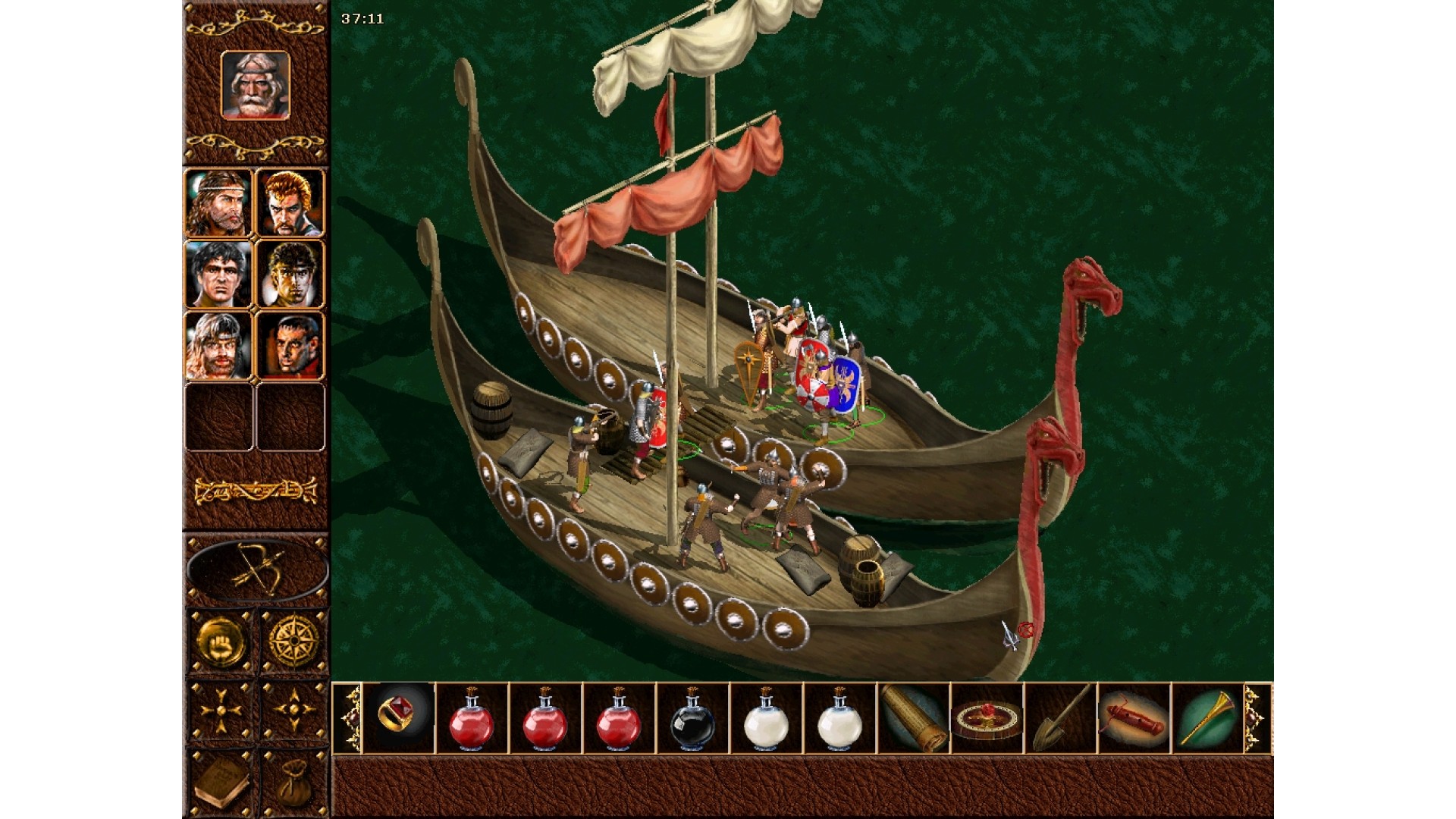1456x819 pixels.
Task: Select the white-bearded elder leader portrait
Action: click(x=256, y=85)
